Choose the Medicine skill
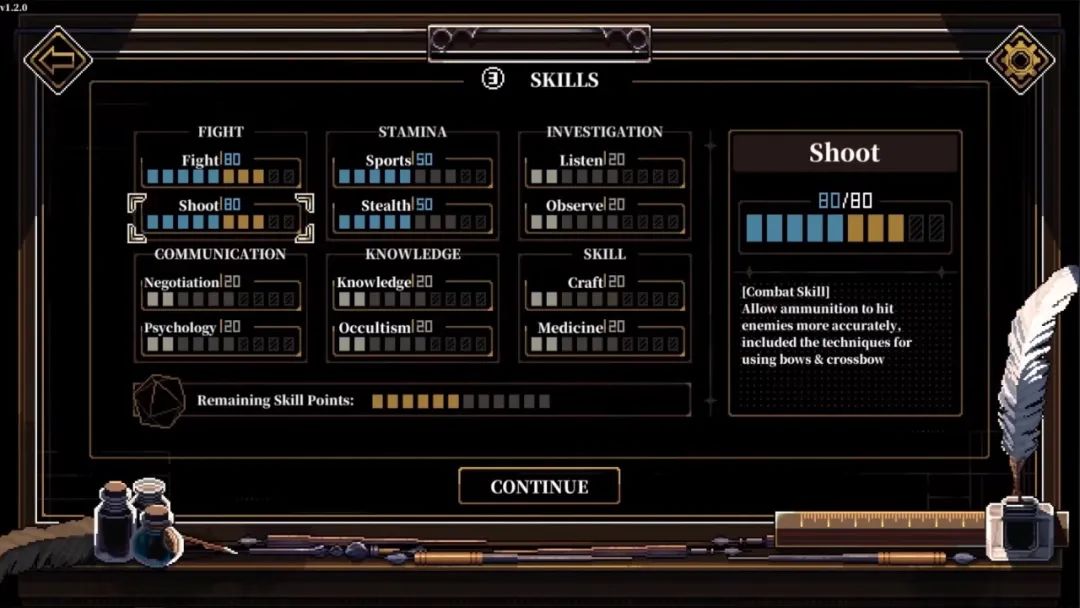 (604, 337)
